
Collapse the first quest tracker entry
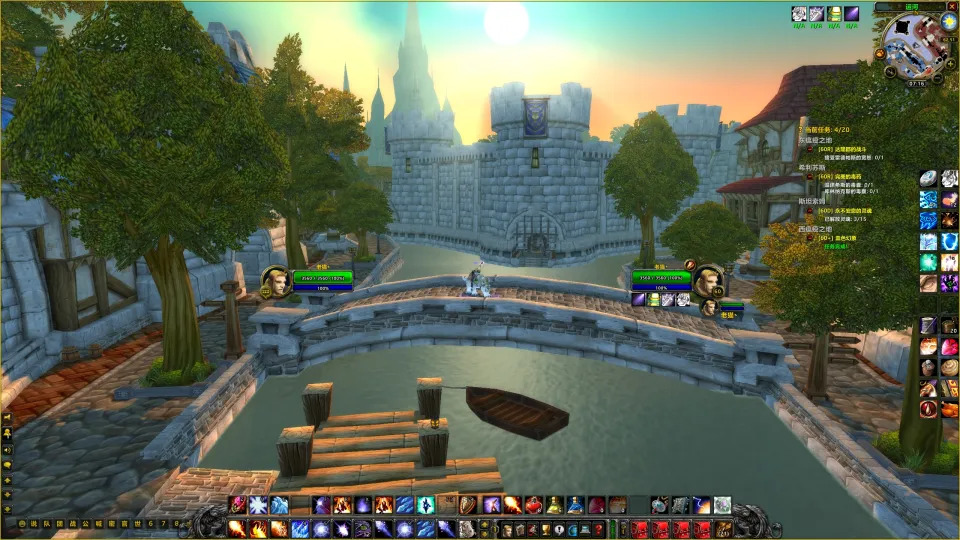click(809, 149)
